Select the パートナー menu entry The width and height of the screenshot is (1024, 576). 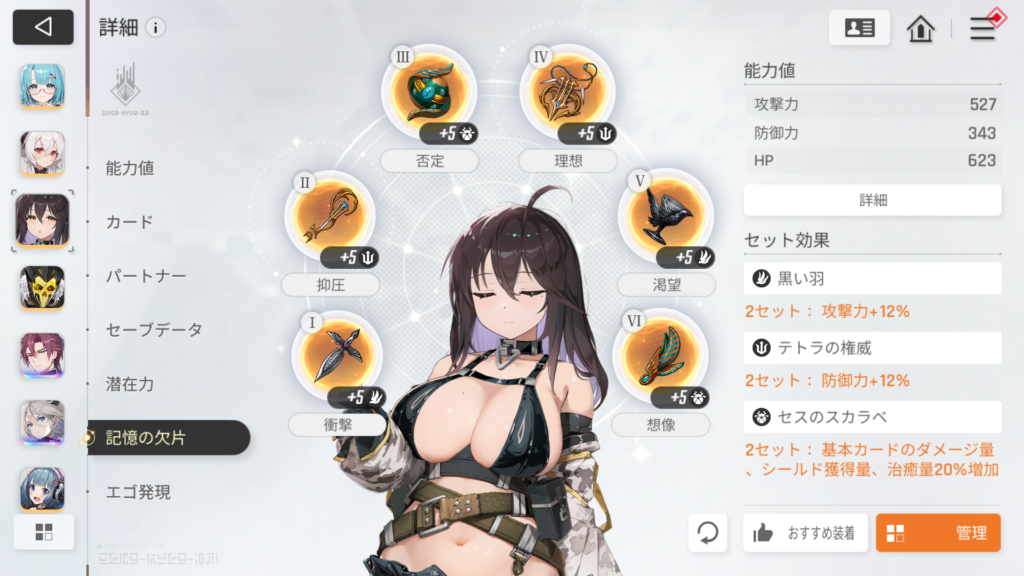coord(146,276)
